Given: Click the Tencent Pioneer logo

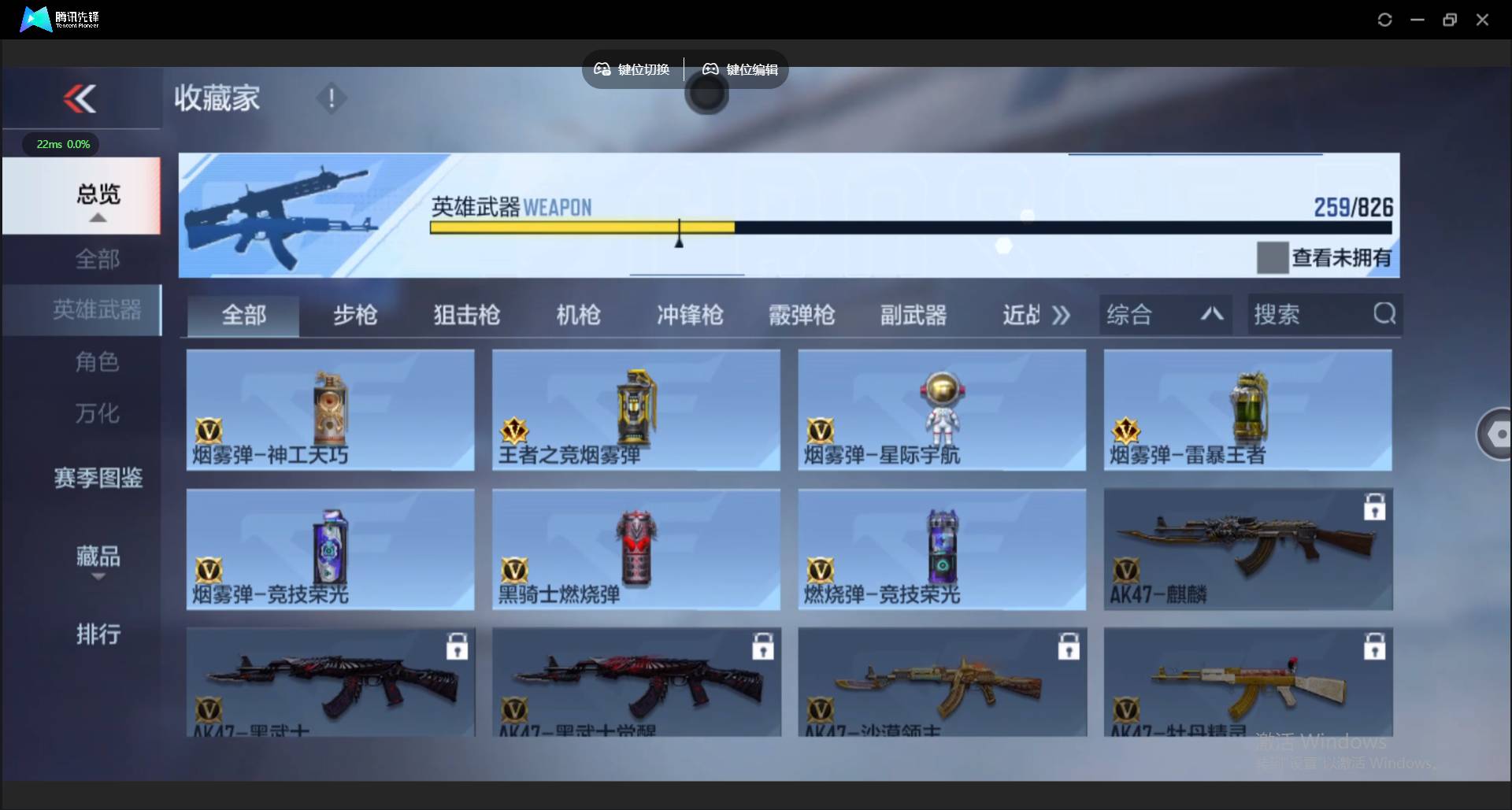Looking at the screenshot, I should tap(35, 19).
